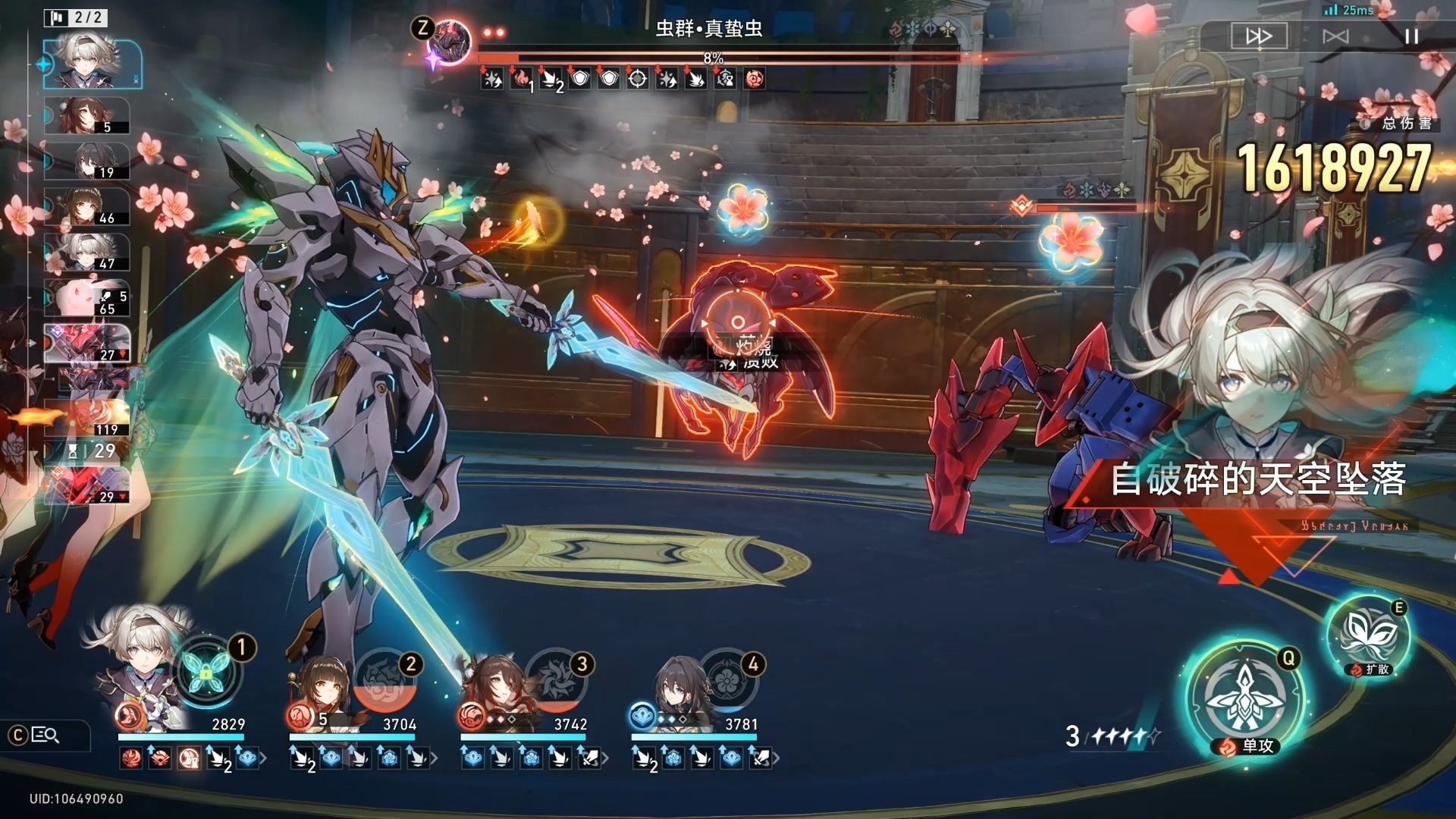Screen dimensions: 1456x819
Task: Expand the first character's buff icon row
Action: point(263,758)
